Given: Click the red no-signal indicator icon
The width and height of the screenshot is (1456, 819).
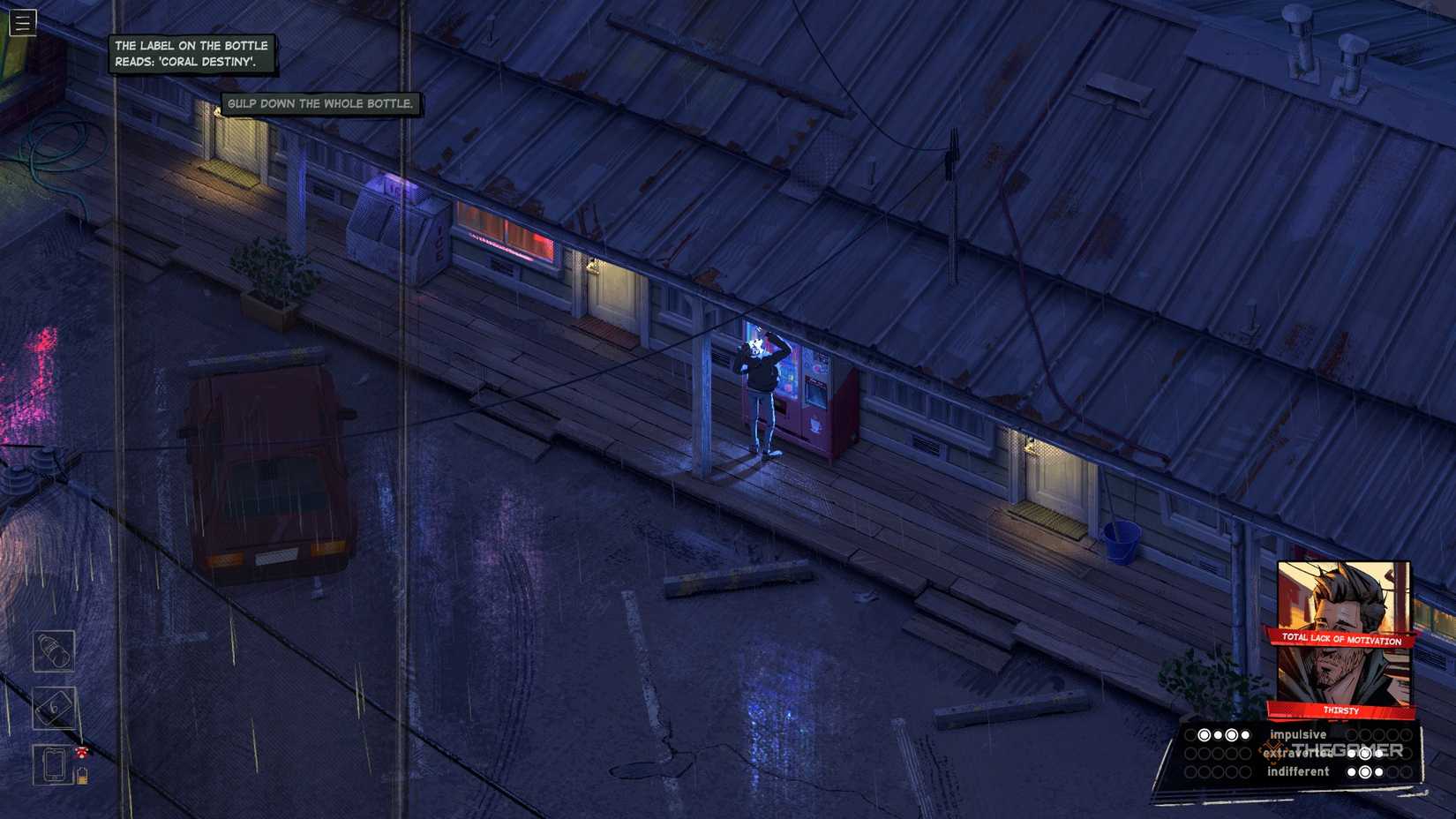Looking at the screenshot, I should pyautogui.click(x=81, y=751).
